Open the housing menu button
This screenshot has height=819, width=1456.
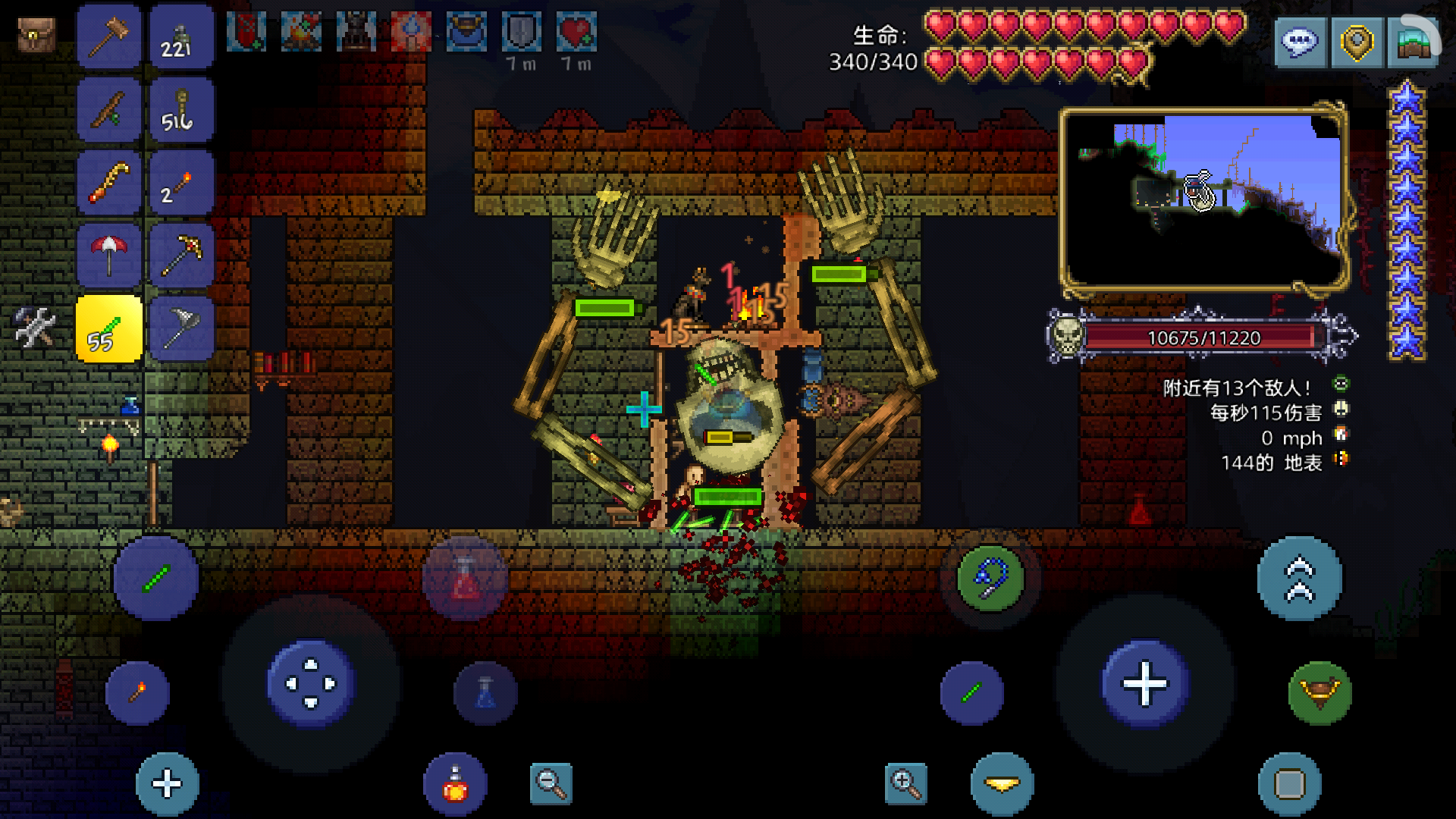click(1414, 42)
